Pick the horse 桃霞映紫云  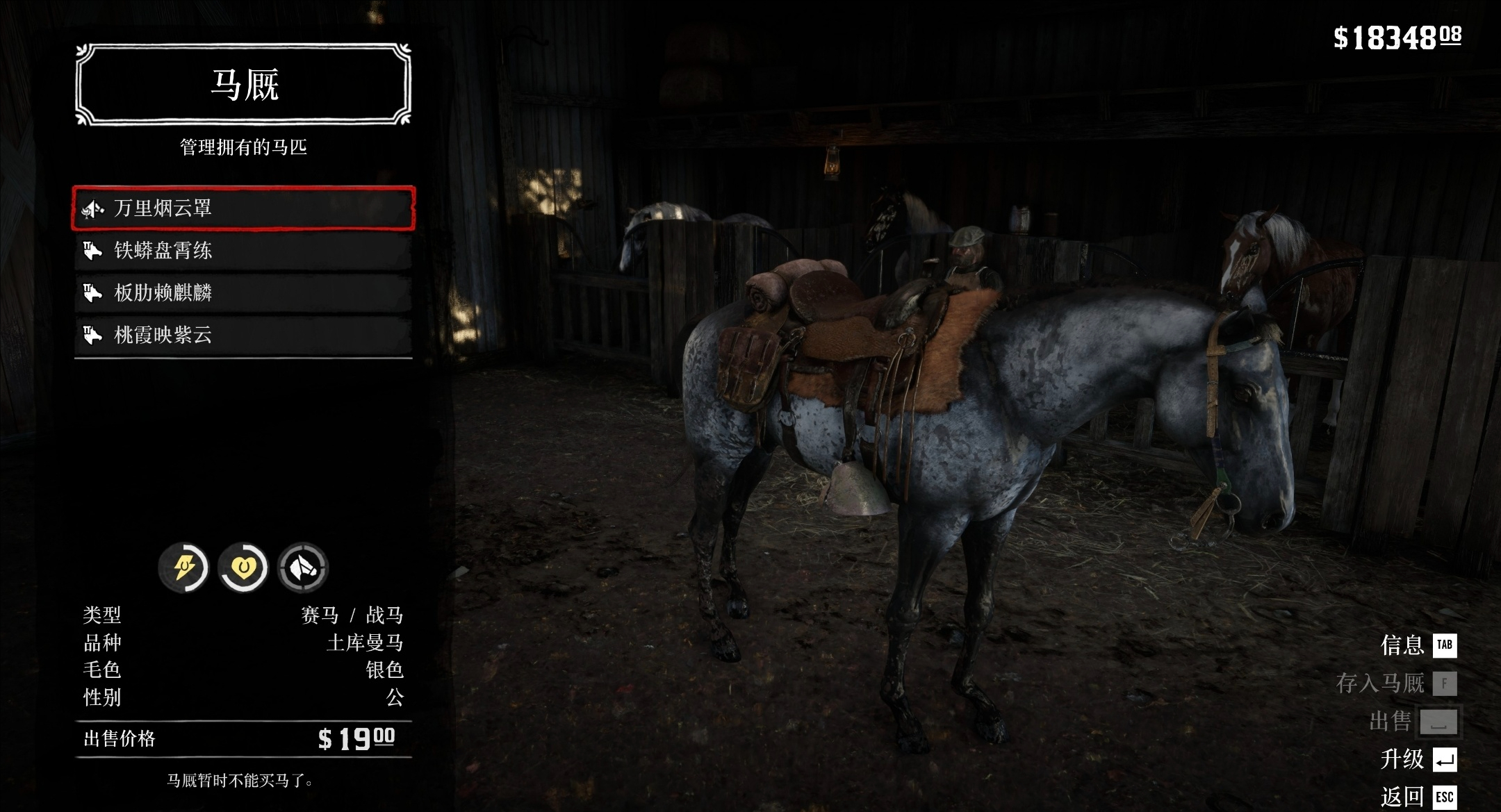pyautogui.click(x=243, y=335)
